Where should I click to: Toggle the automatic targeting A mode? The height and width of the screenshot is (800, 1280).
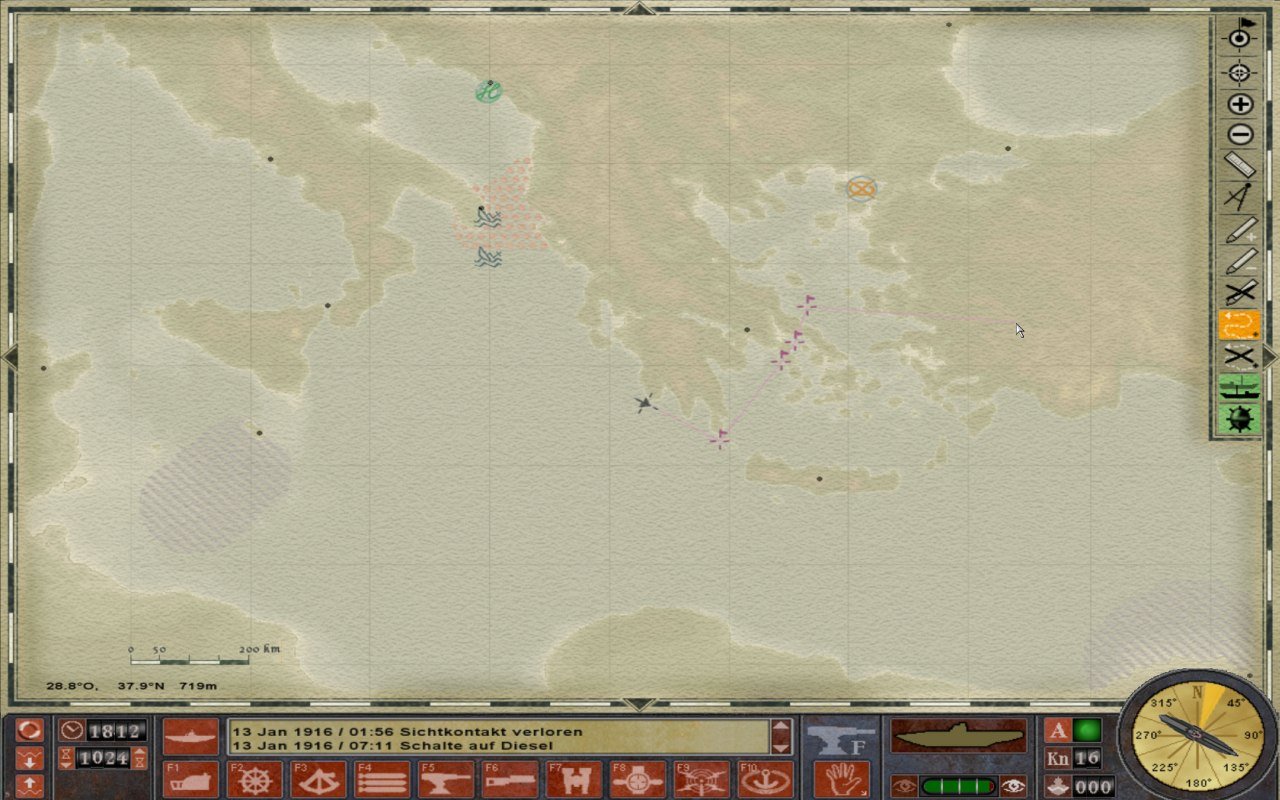(x=1059, y=732)
